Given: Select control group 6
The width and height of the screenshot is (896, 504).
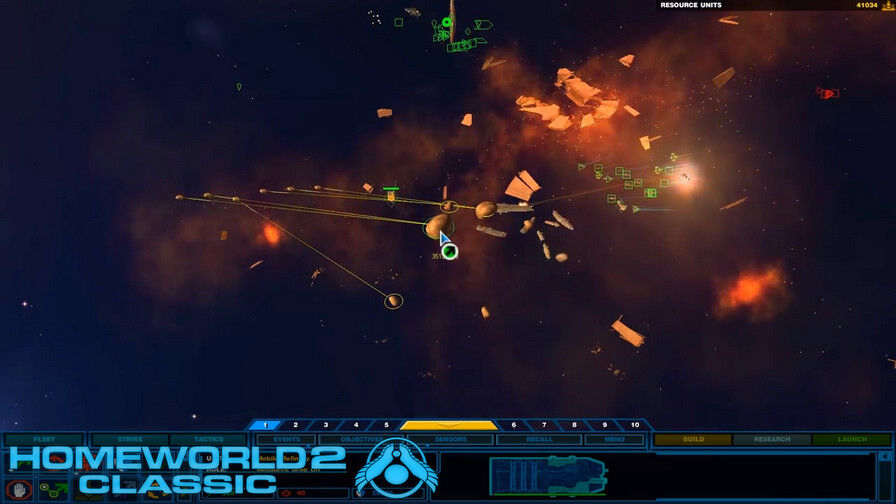Looking at the screenshot, I should click(x=514, y=425).
